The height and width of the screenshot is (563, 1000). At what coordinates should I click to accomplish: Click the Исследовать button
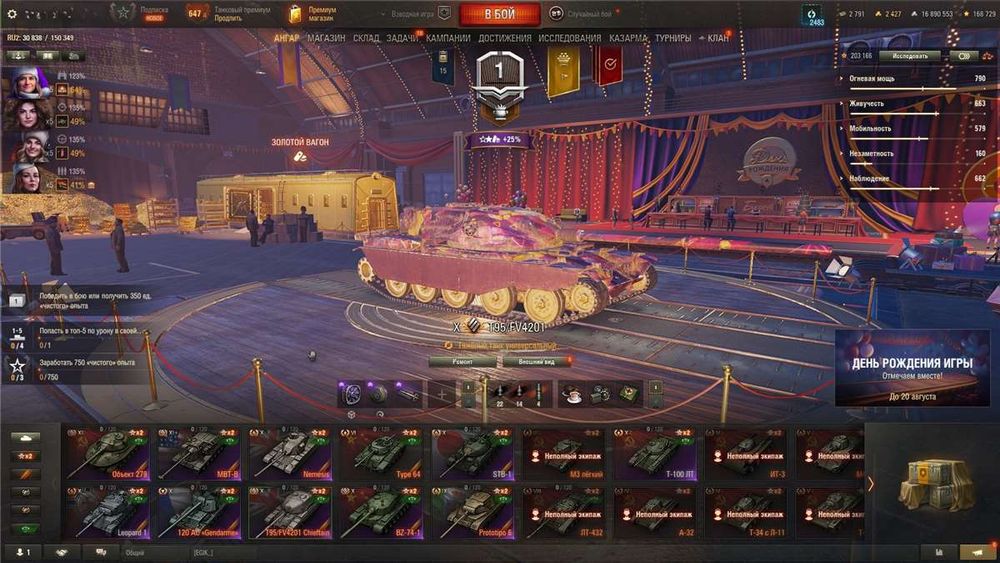point(909,56)
